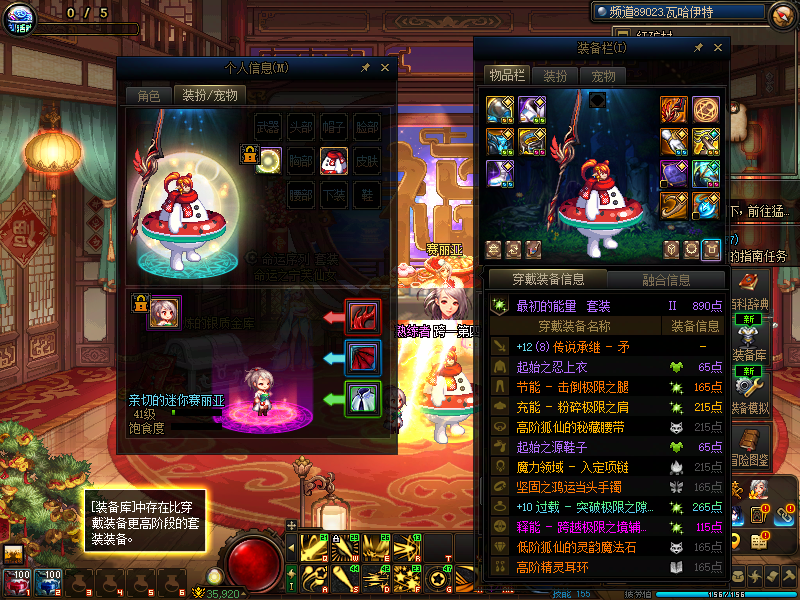Viewport: 800px width, 600px height.
Task: Click the snowman costume in the avatar slot
Action: (334, 159)
